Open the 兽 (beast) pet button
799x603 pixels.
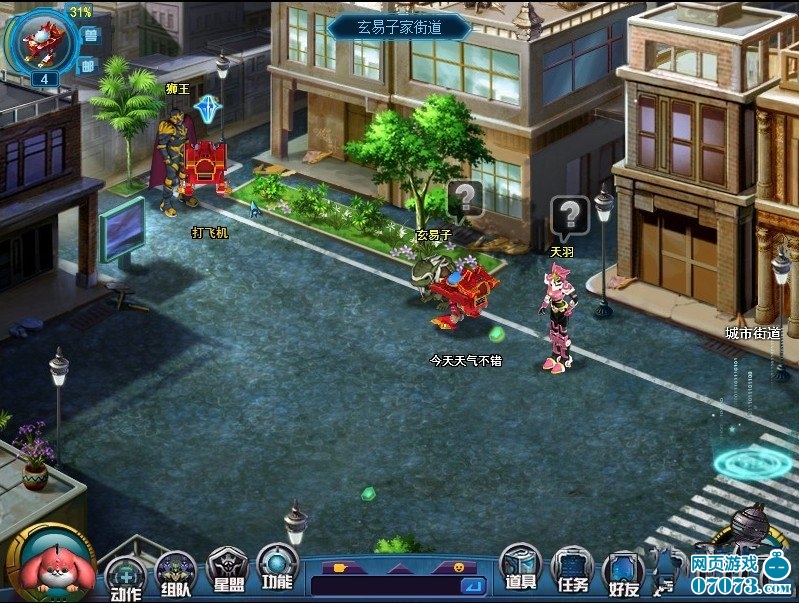pyautogui.click(x=89, y=36)
